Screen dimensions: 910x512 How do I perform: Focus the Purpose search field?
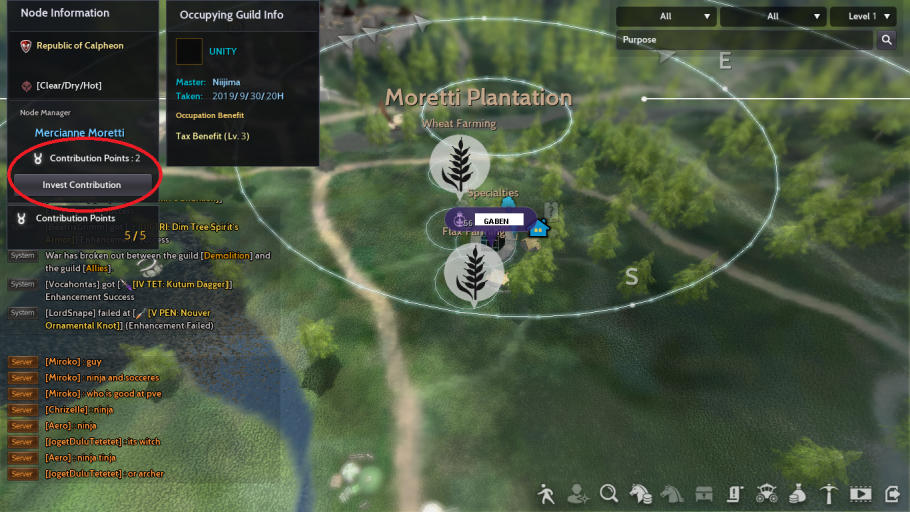[745, 40]
